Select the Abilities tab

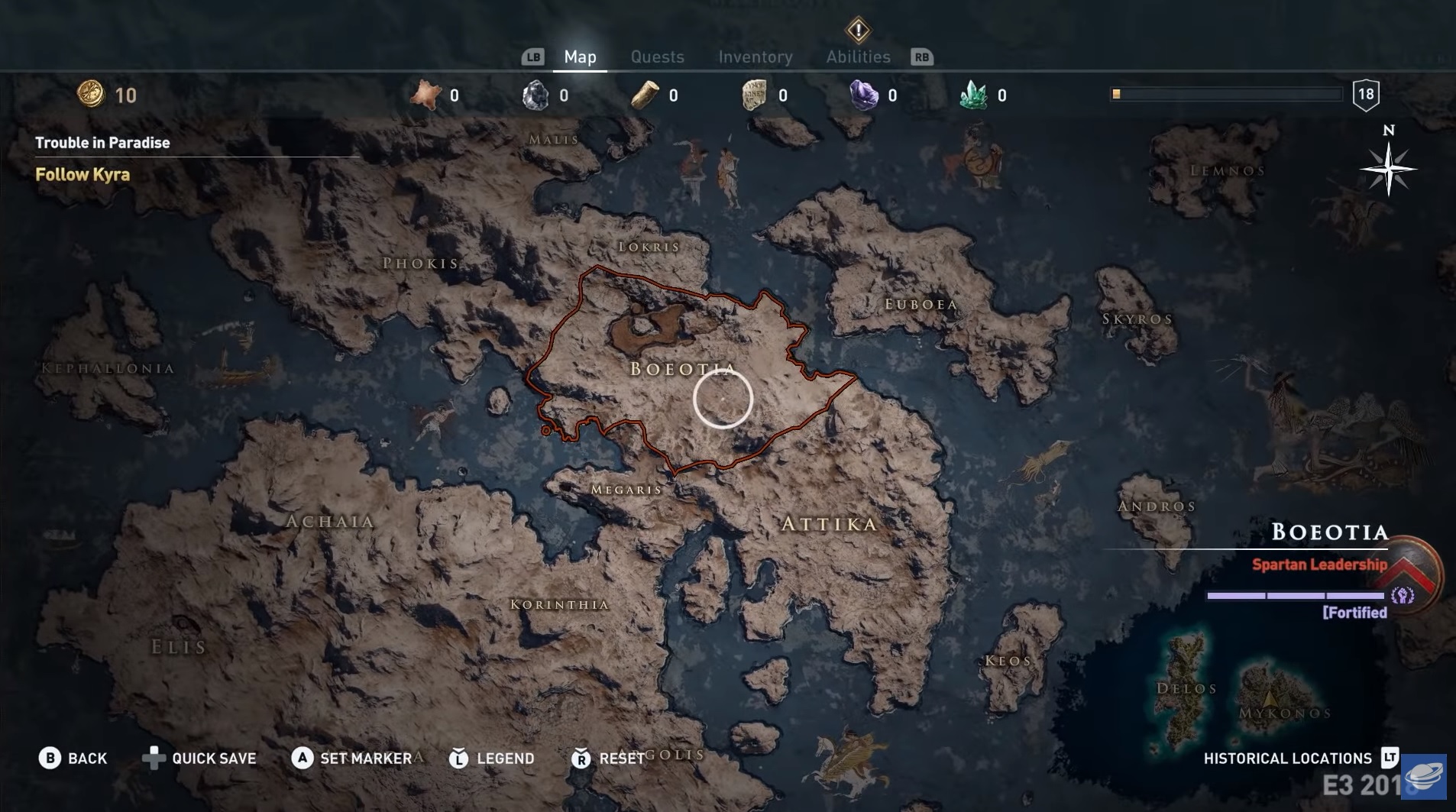(858, 57)
